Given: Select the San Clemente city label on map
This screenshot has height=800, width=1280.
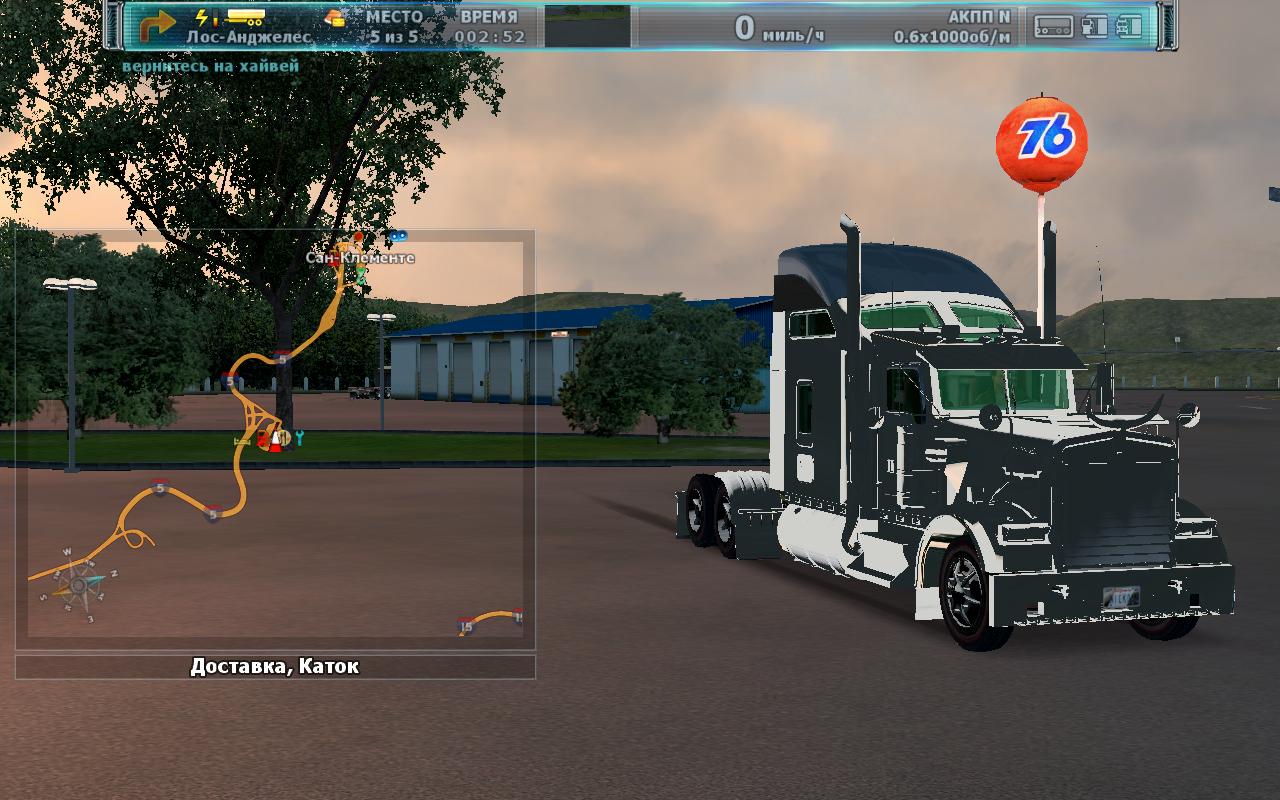Looking at the screenshot, I should (360, 258).
